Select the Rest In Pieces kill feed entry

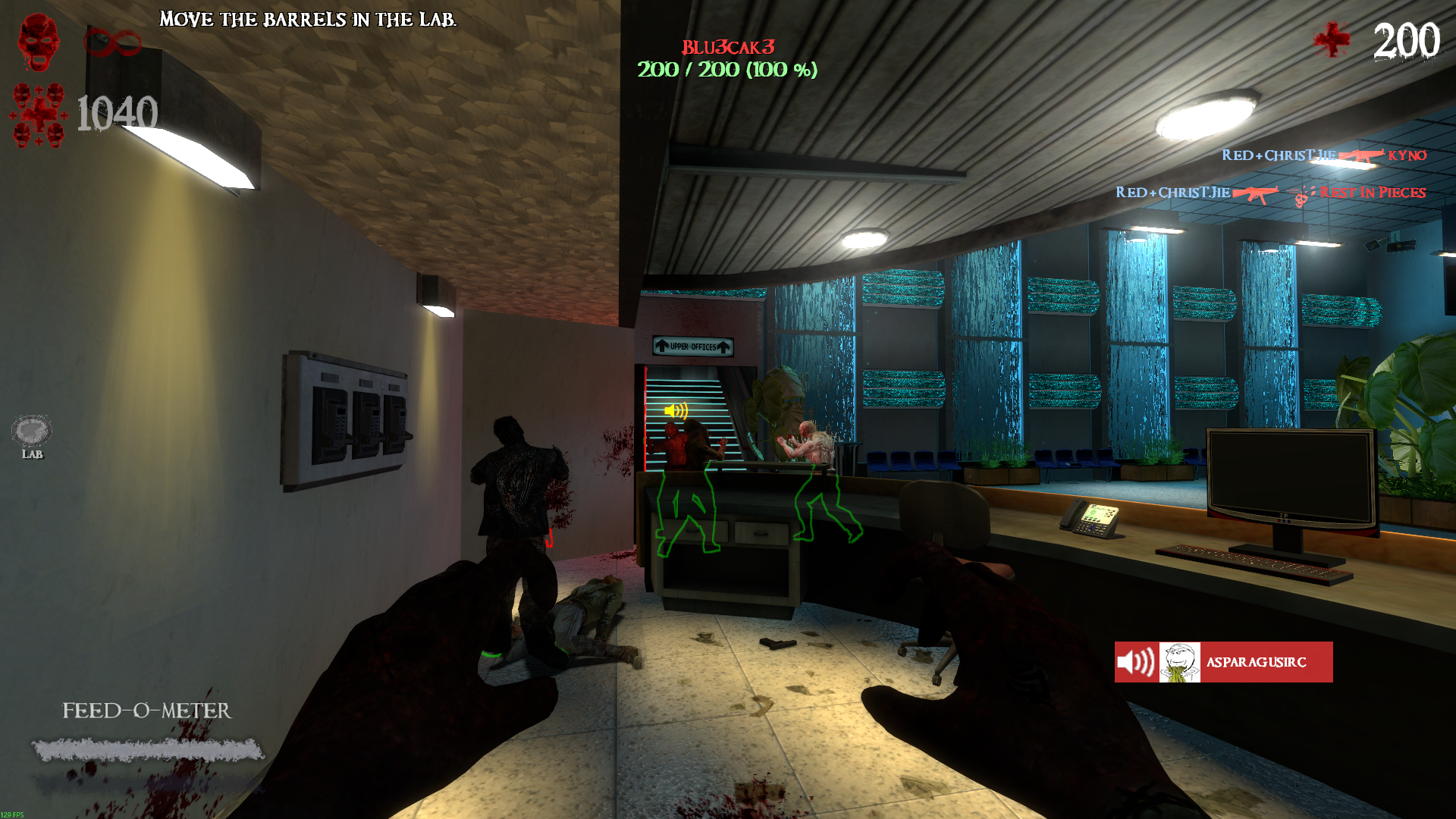coord(1372,193)
